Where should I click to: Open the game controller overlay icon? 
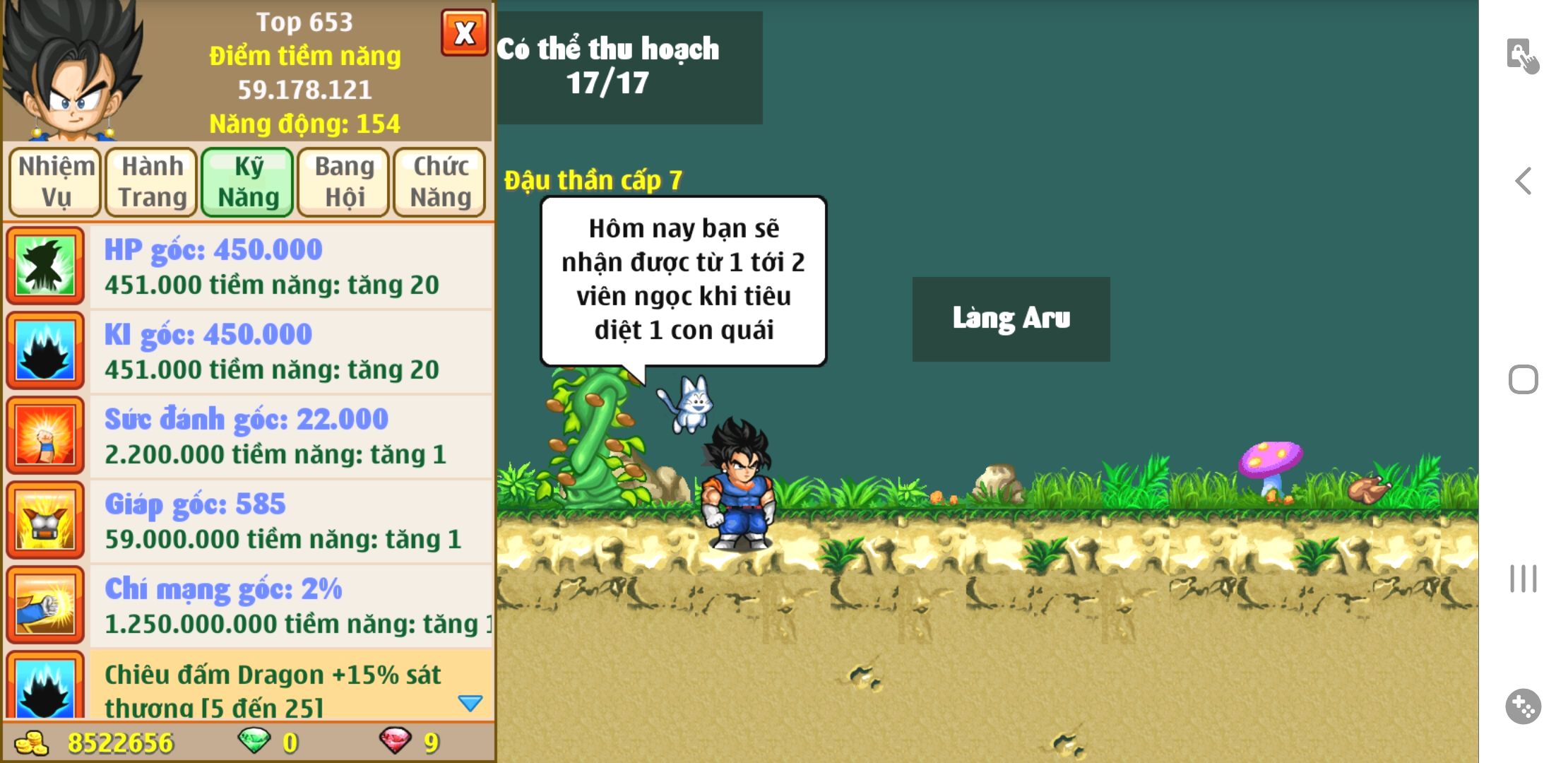1524,706
